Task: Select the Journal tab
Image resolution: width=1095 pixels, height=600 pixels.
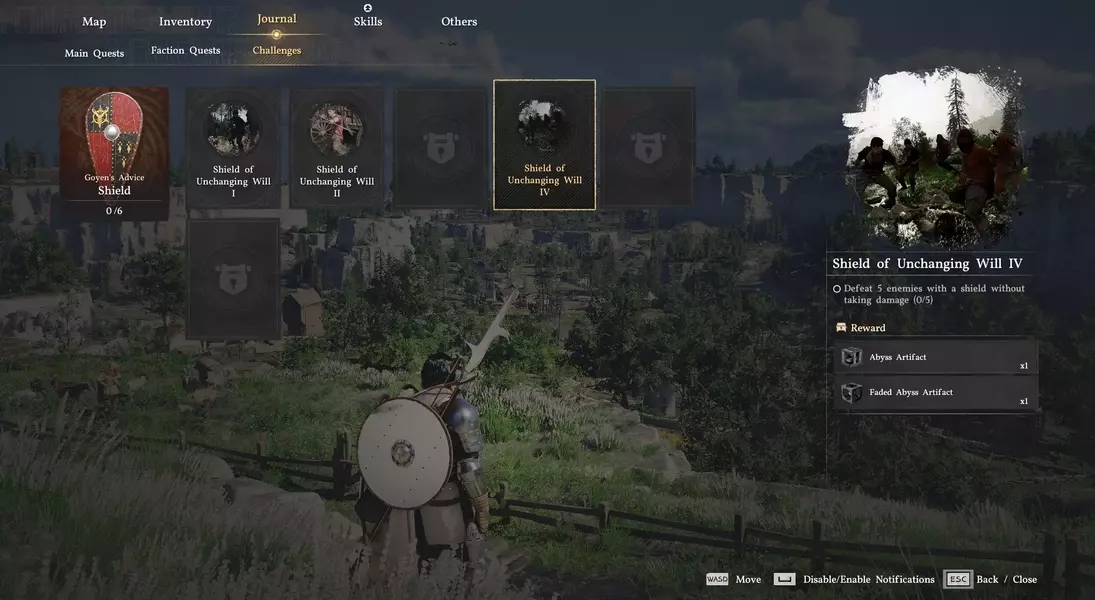Action: 276,19
